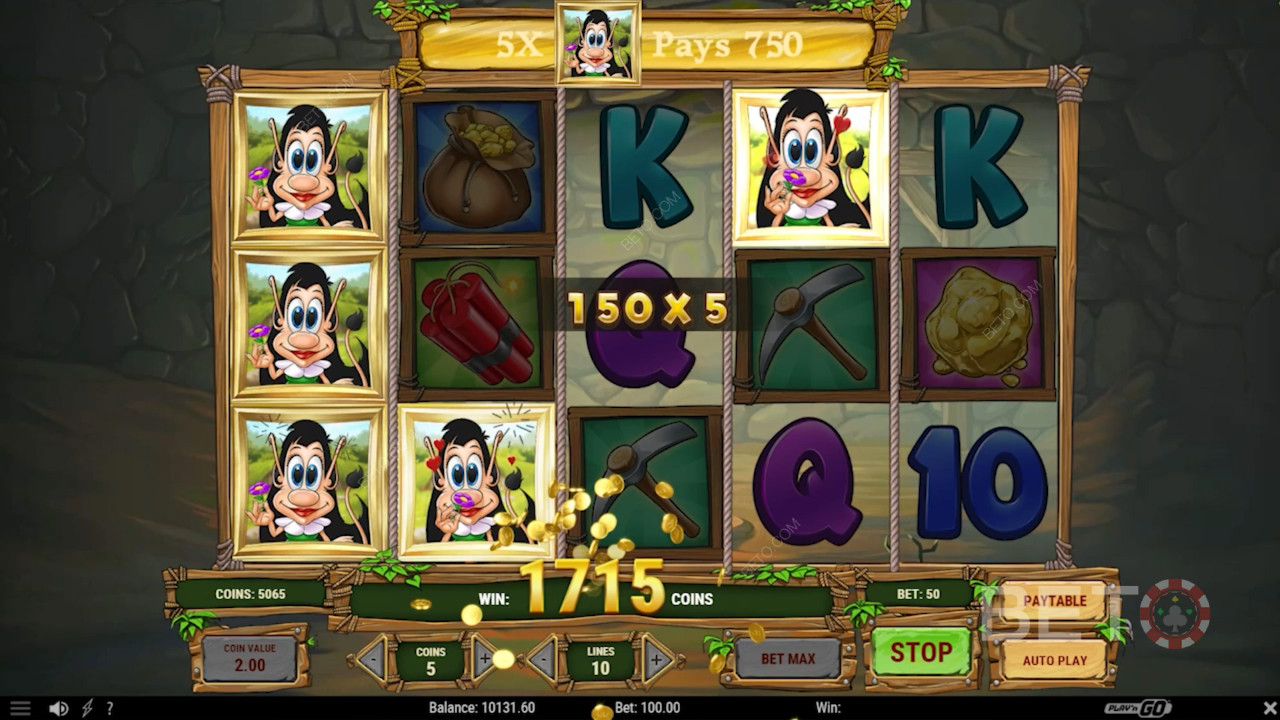This screenshot has height=720, width=1280.
Task: Toggle the sound speaker icon
Action: tap(58, 708)
